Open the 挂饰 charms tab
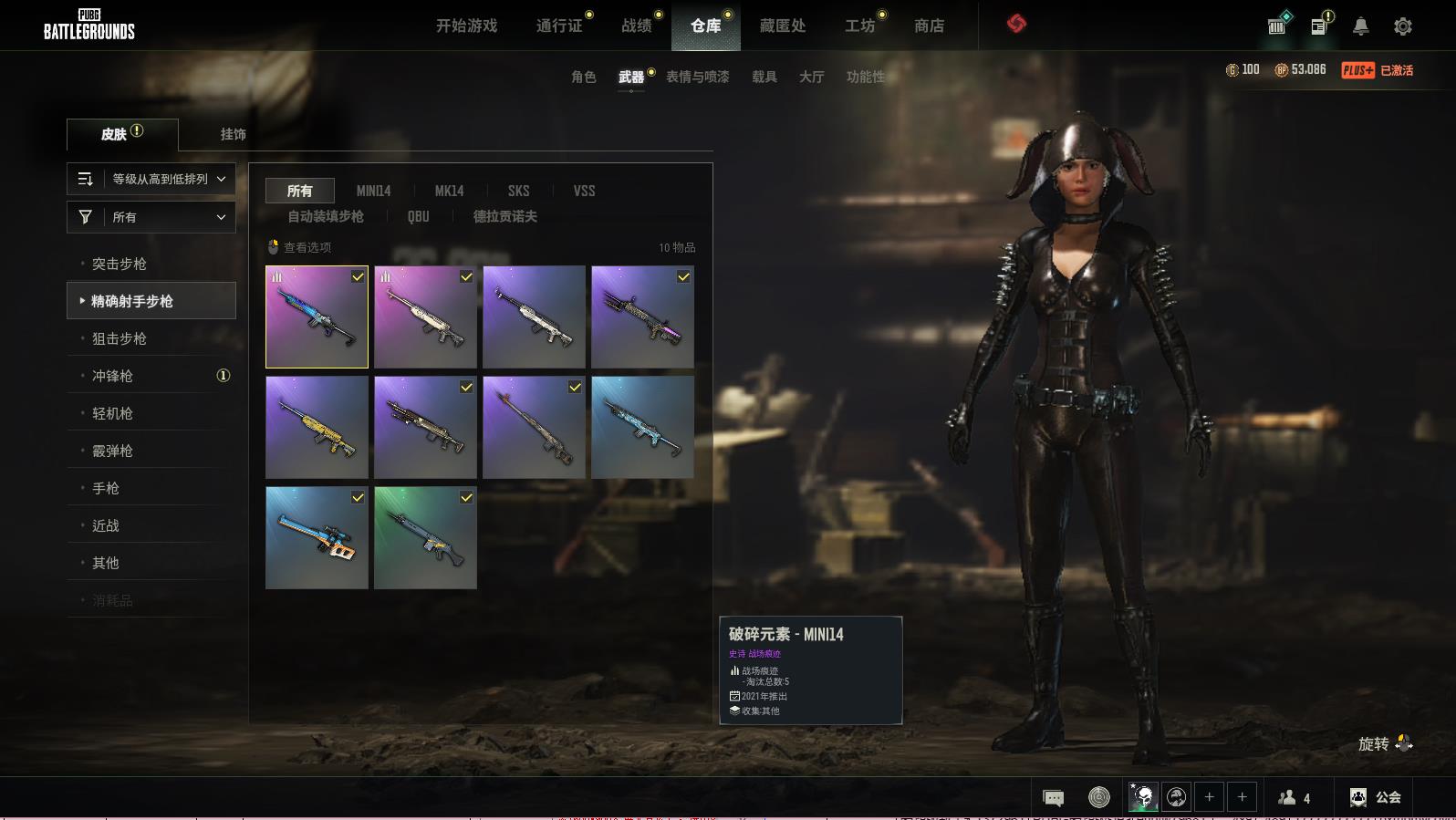1456x820 pixels. 233,134
